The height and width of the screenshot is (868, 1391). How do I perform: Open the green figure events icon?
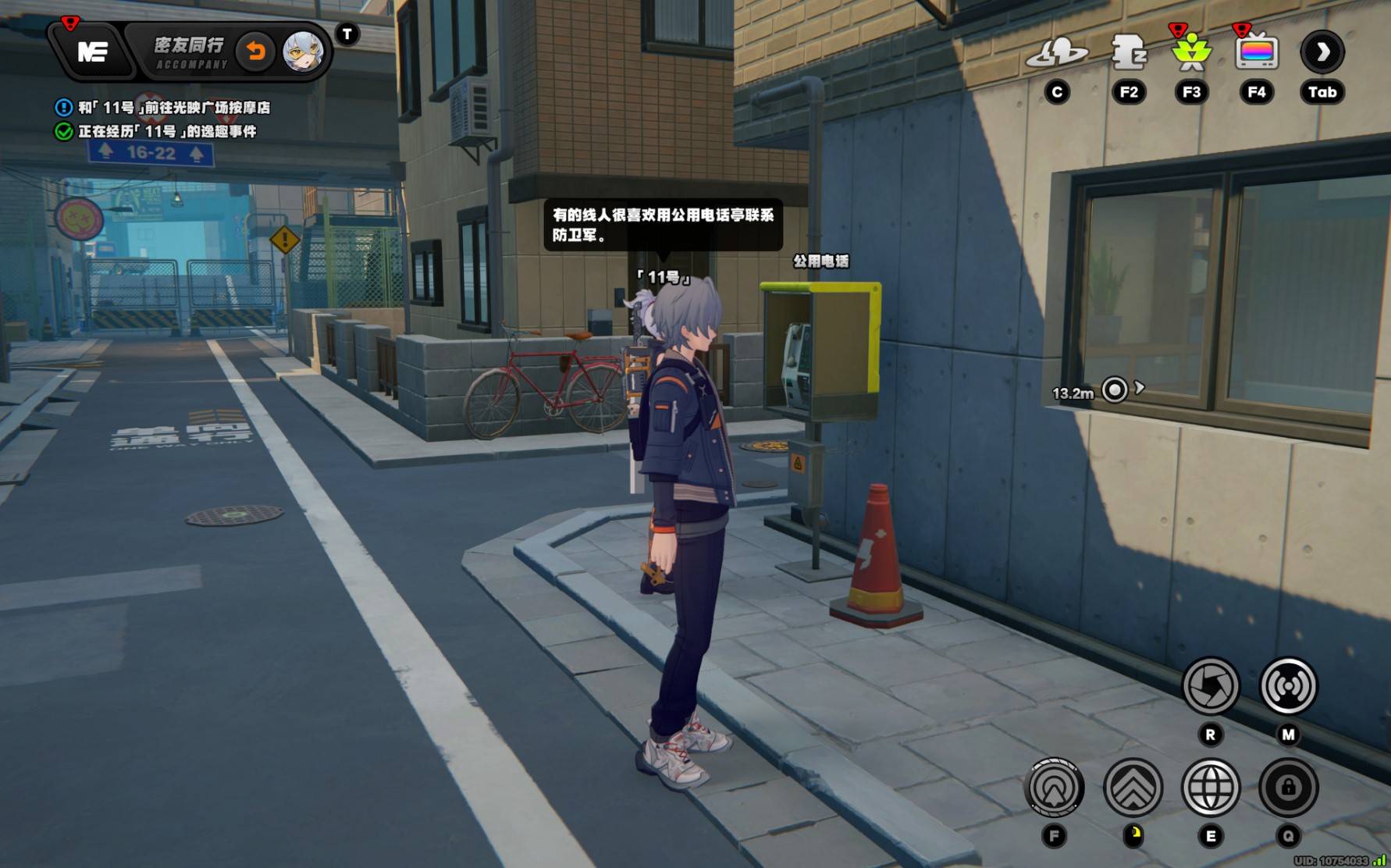click(1191, 52)
